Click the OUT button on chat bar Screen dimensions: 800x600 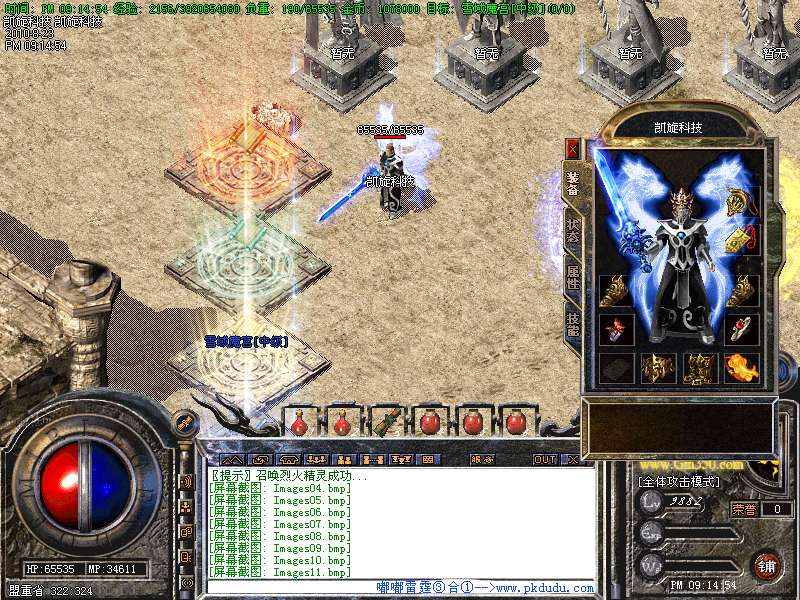(x=545, y=460)
